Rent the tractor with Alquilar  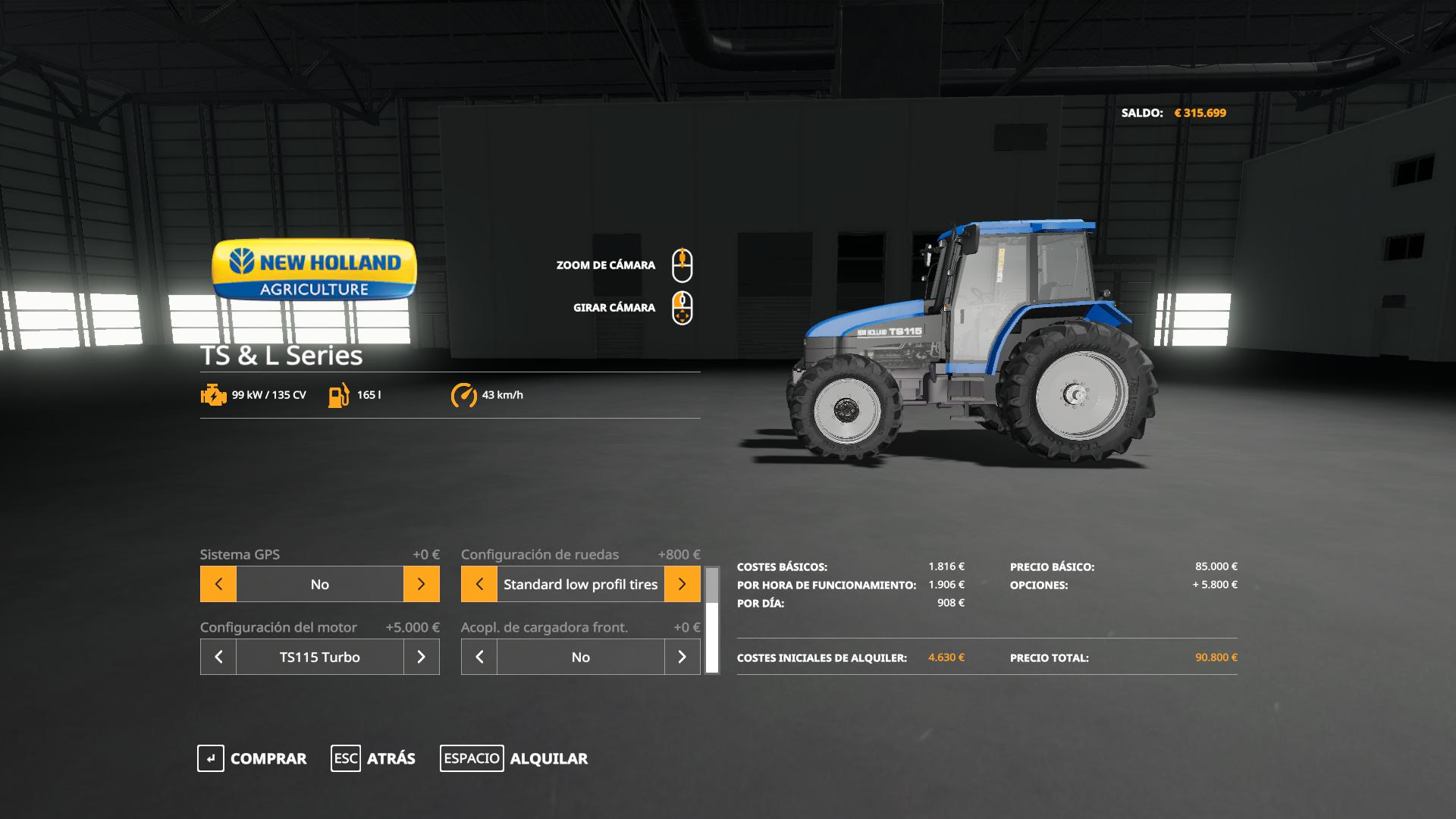pyautogui.click(x=514, y=758)
